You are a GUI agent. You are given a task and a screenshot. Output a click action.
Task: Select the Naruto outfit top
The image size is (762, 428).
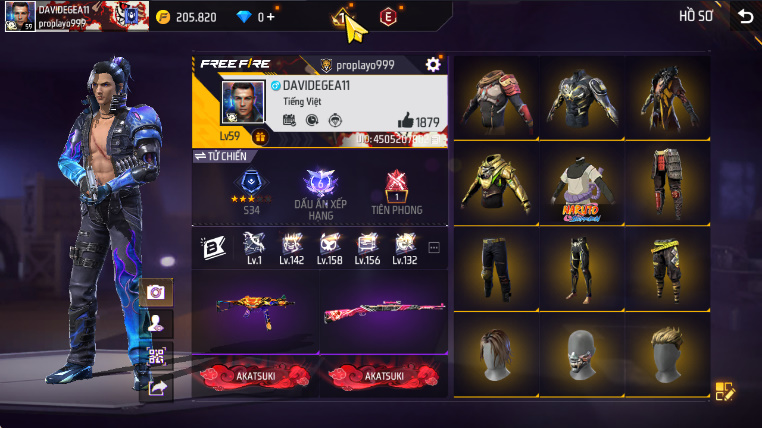(x=582, y=184)
